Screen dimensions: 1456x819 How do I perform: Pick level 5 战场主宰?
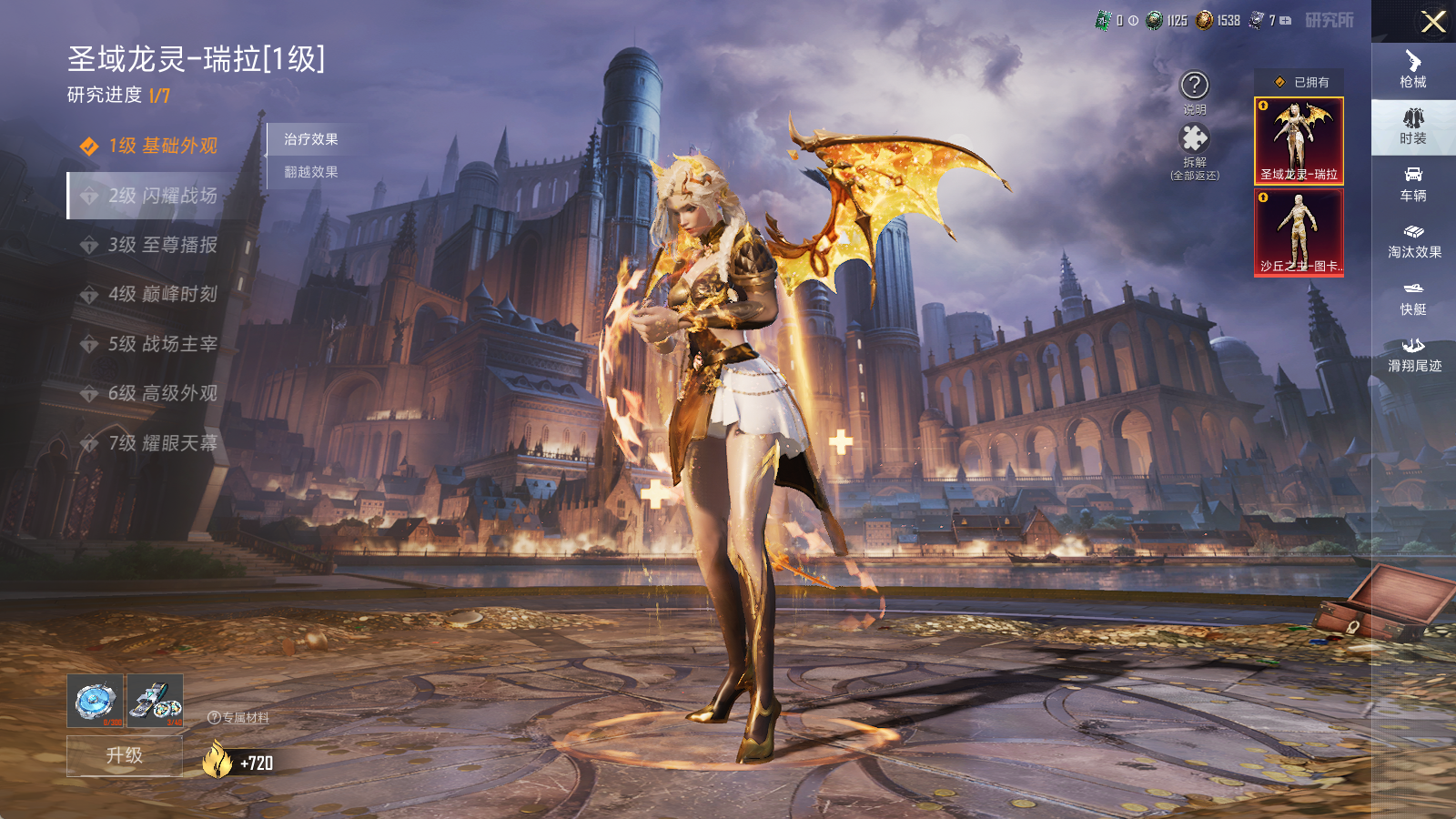tap(162, 344)
